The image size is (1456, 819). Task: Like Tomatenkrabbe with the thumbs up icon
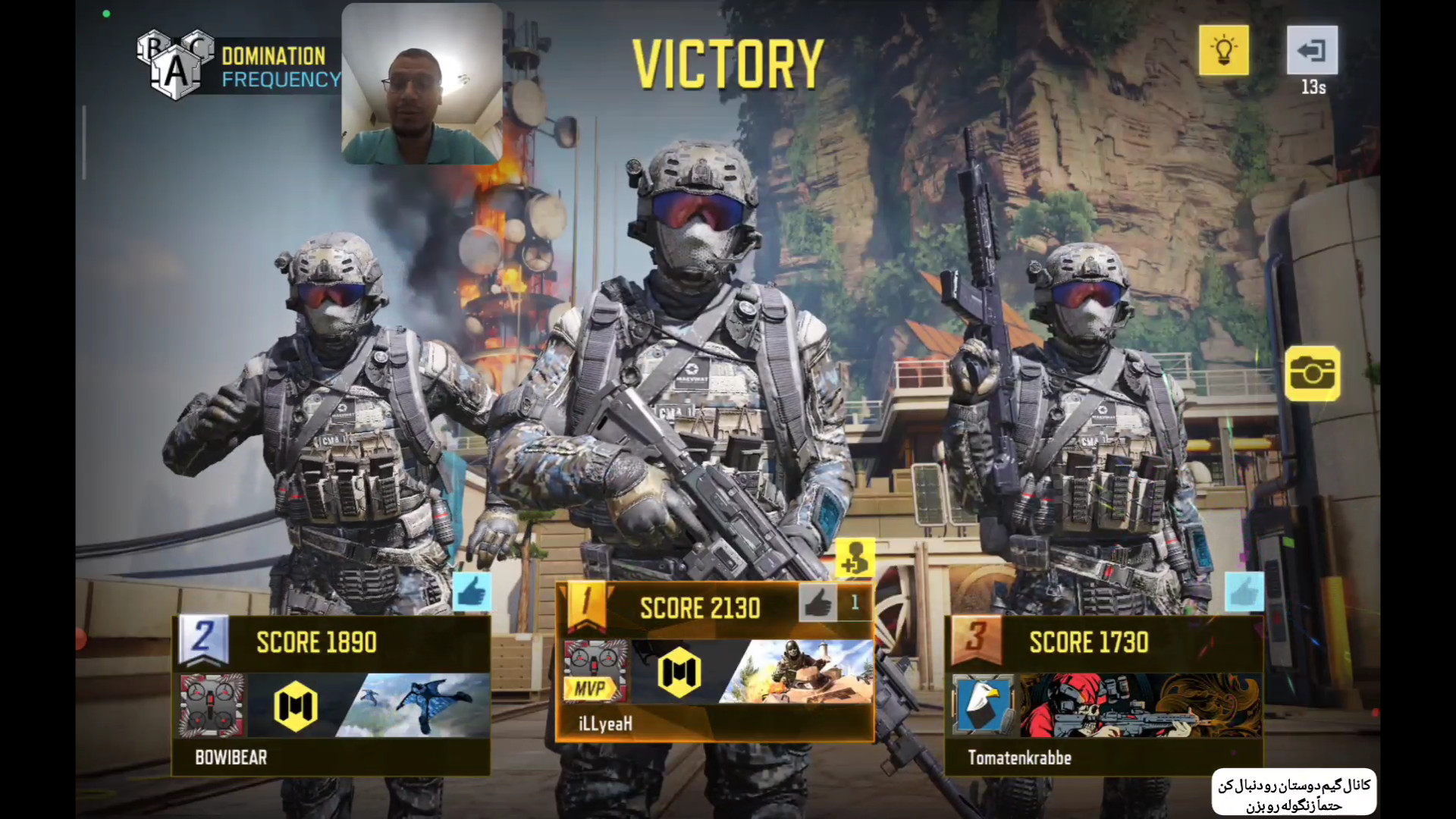[1244, 591]
